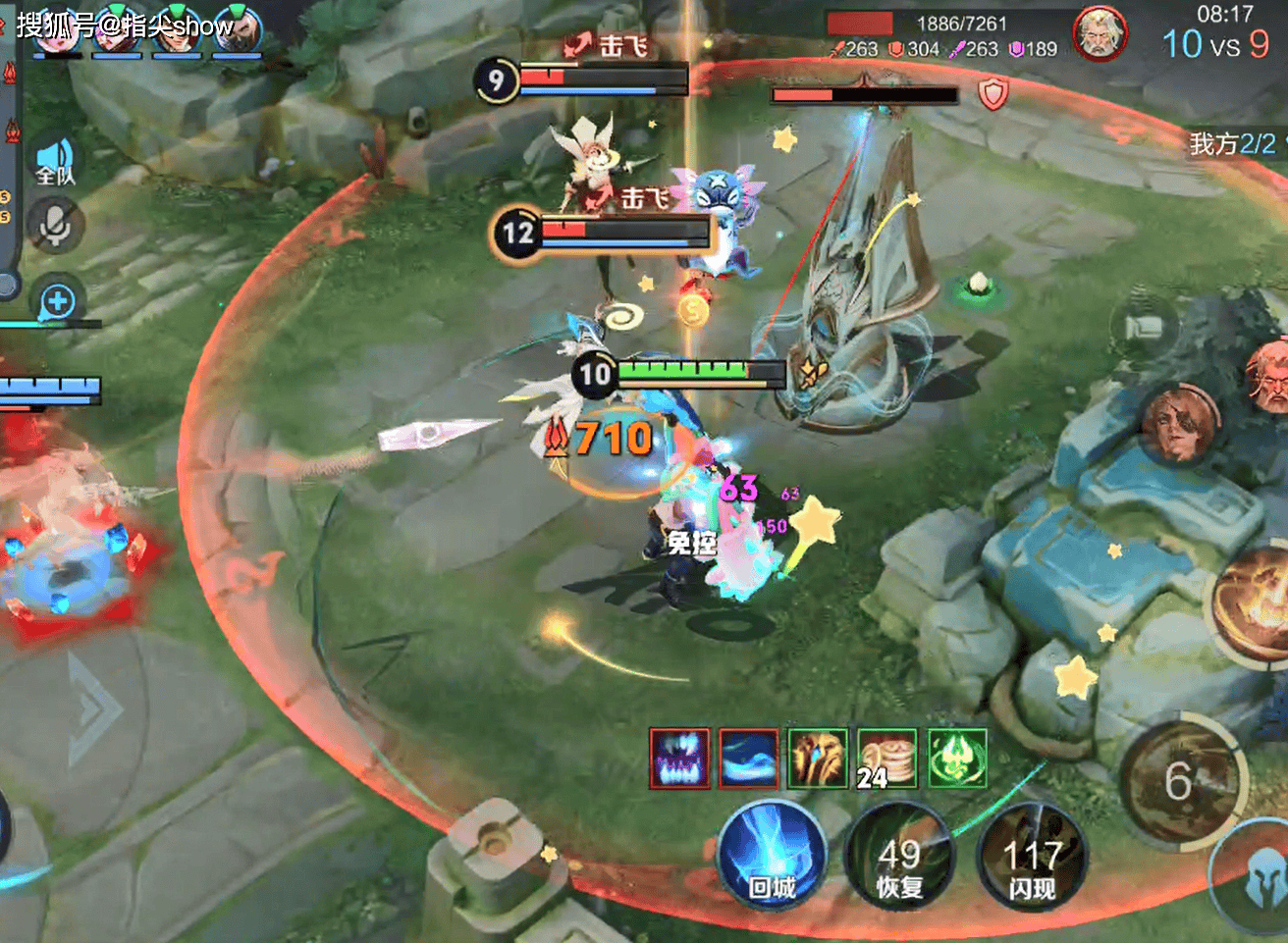Viewport: 1288px width, 943px height.
Task: Activate the 闪现 flash spell
Action: click(x=1031, y=860)
